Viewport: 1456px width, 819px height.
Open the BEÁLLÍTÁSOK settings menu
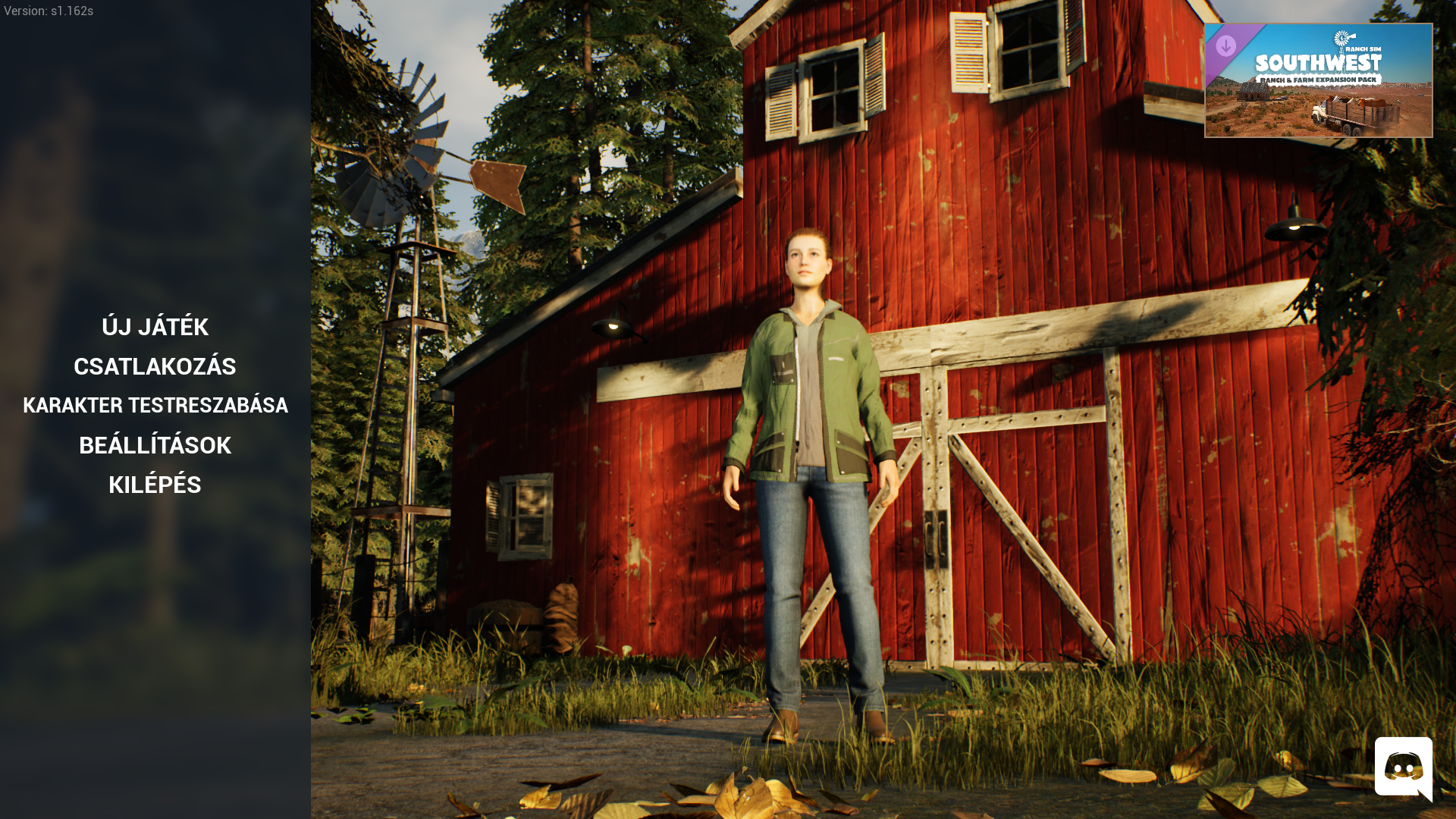coord(155,445)
